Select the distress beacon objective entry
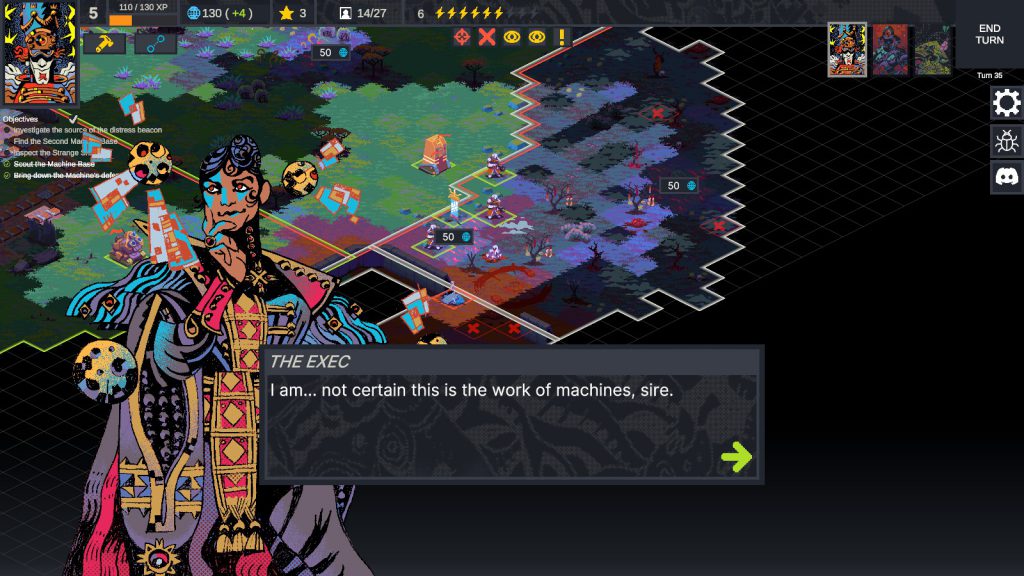Viewport: 1024px width, 576px height. coord(88,130)
